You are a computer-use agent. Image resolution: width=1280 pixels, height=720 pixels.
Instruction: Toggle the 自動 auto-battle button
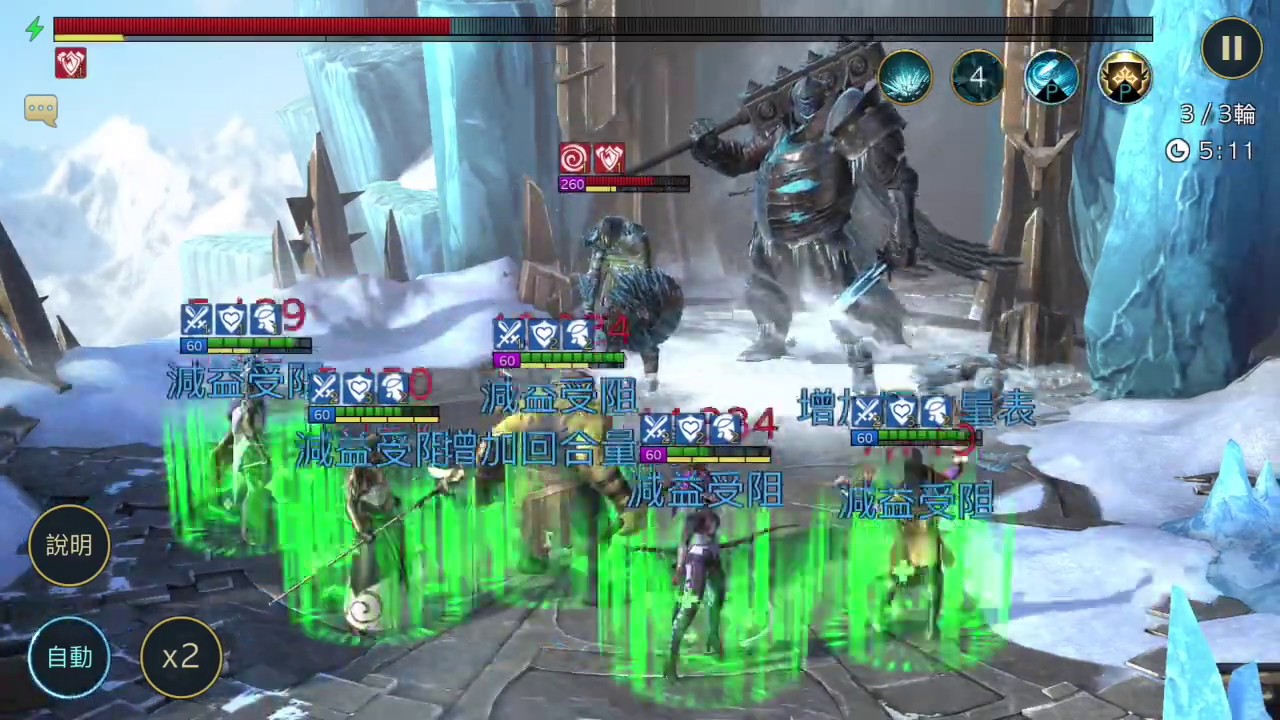tap(69, 657)
